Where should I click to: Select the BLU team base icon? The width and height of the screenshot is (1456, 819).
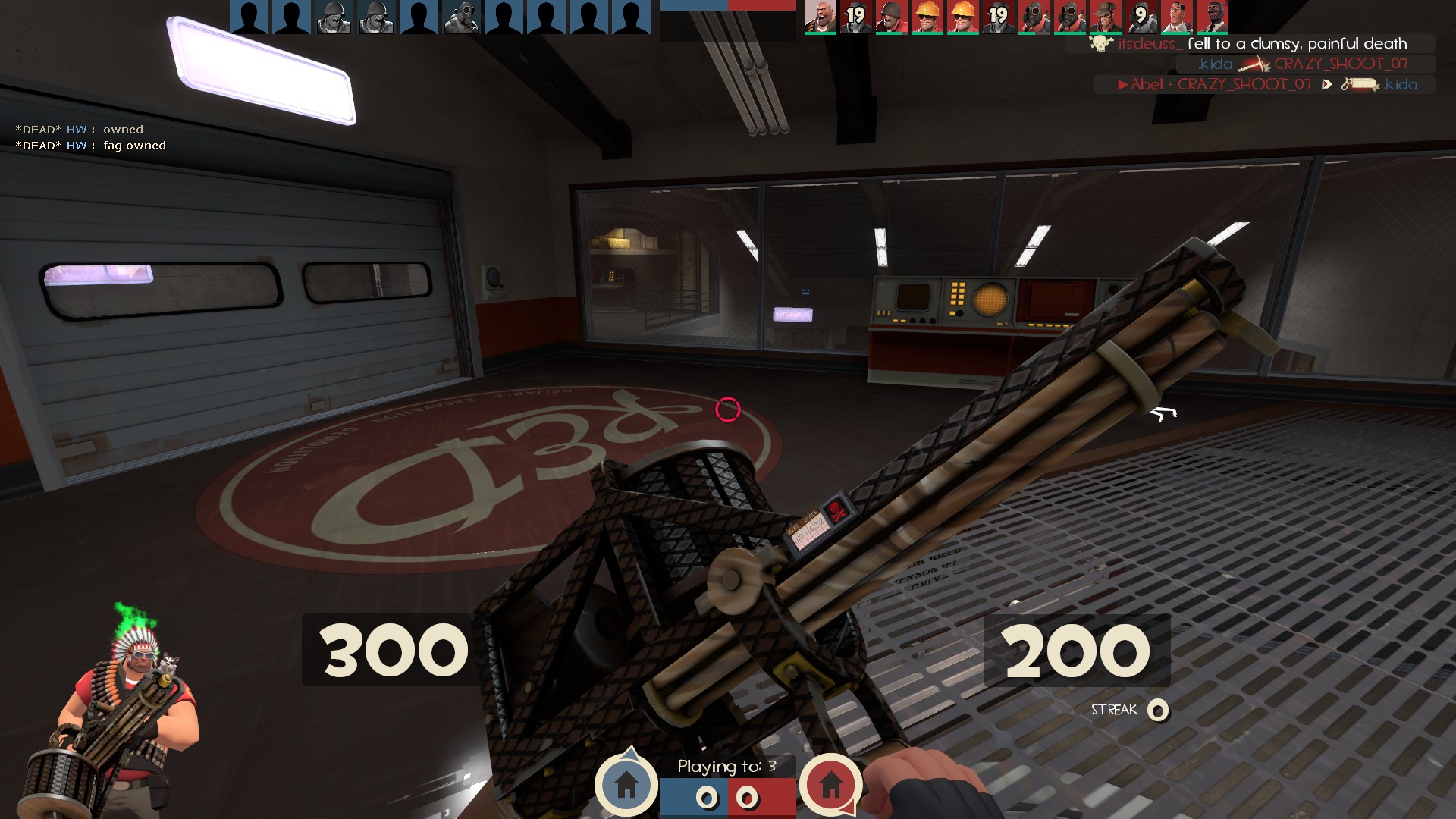[x=627, y=783]
